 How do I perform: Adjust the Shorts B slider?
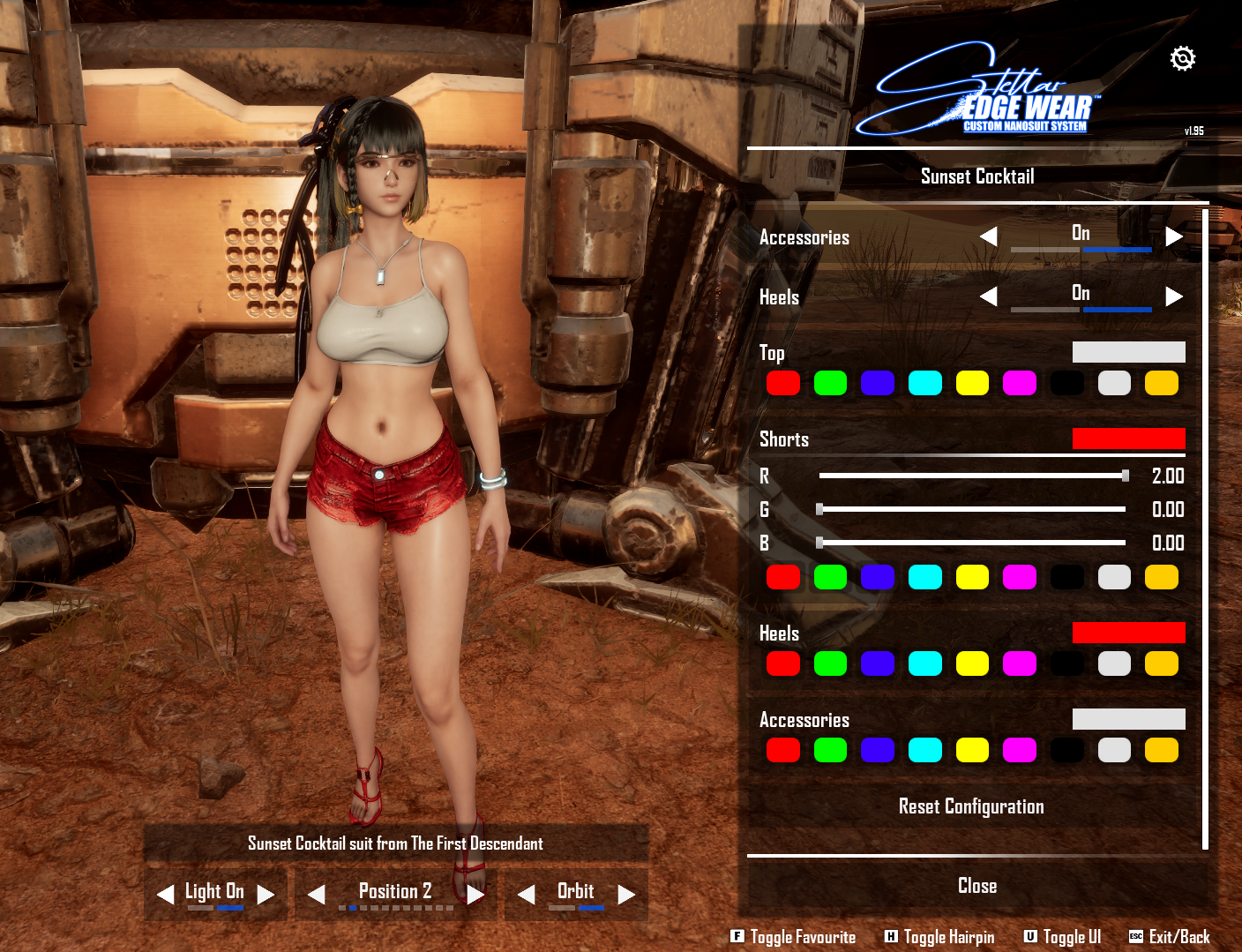[820, 543]
